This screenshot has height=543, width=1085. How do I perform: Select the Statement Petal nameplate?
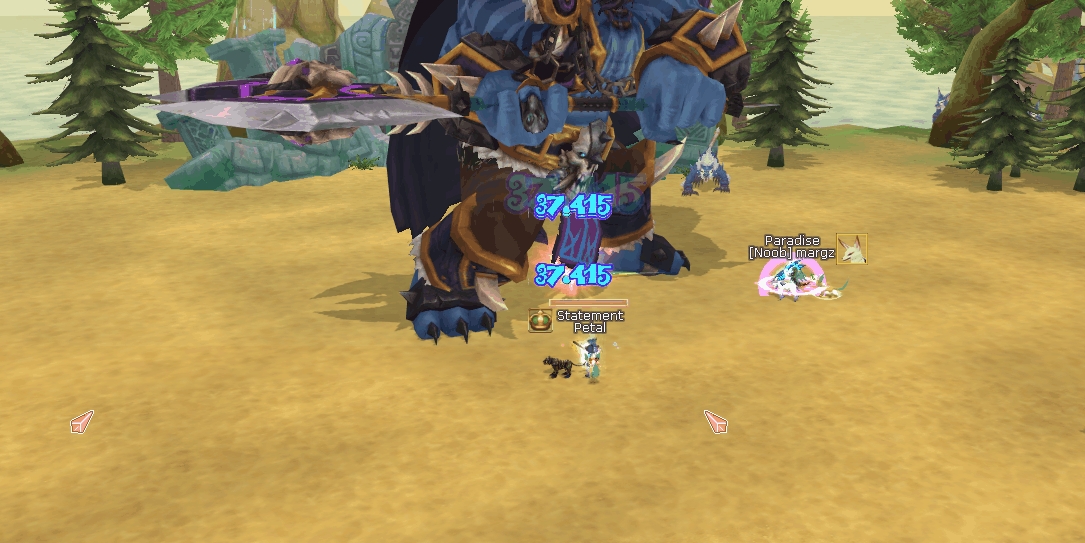tap(590, 322)
